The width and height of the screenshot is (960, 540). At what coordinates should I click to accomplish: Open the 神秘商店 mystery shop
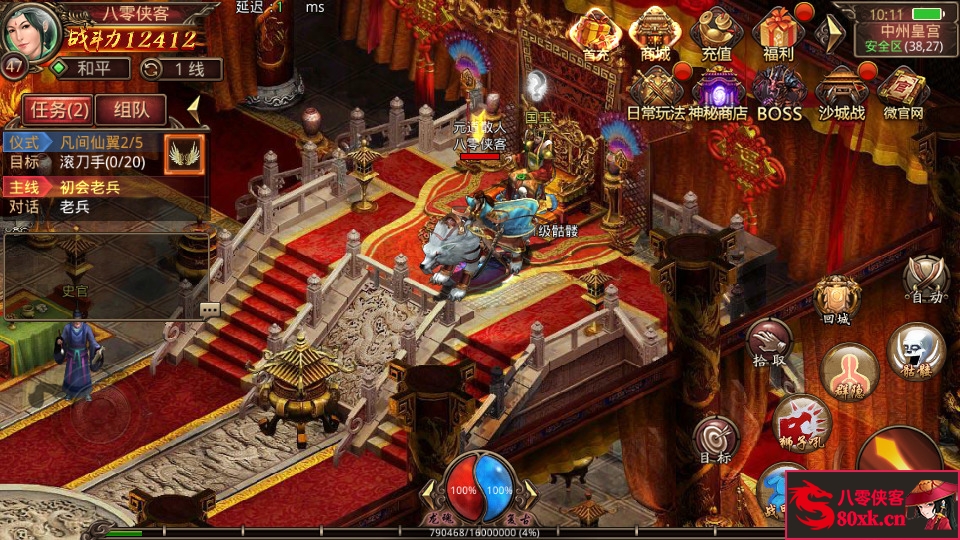coord(717,93)
